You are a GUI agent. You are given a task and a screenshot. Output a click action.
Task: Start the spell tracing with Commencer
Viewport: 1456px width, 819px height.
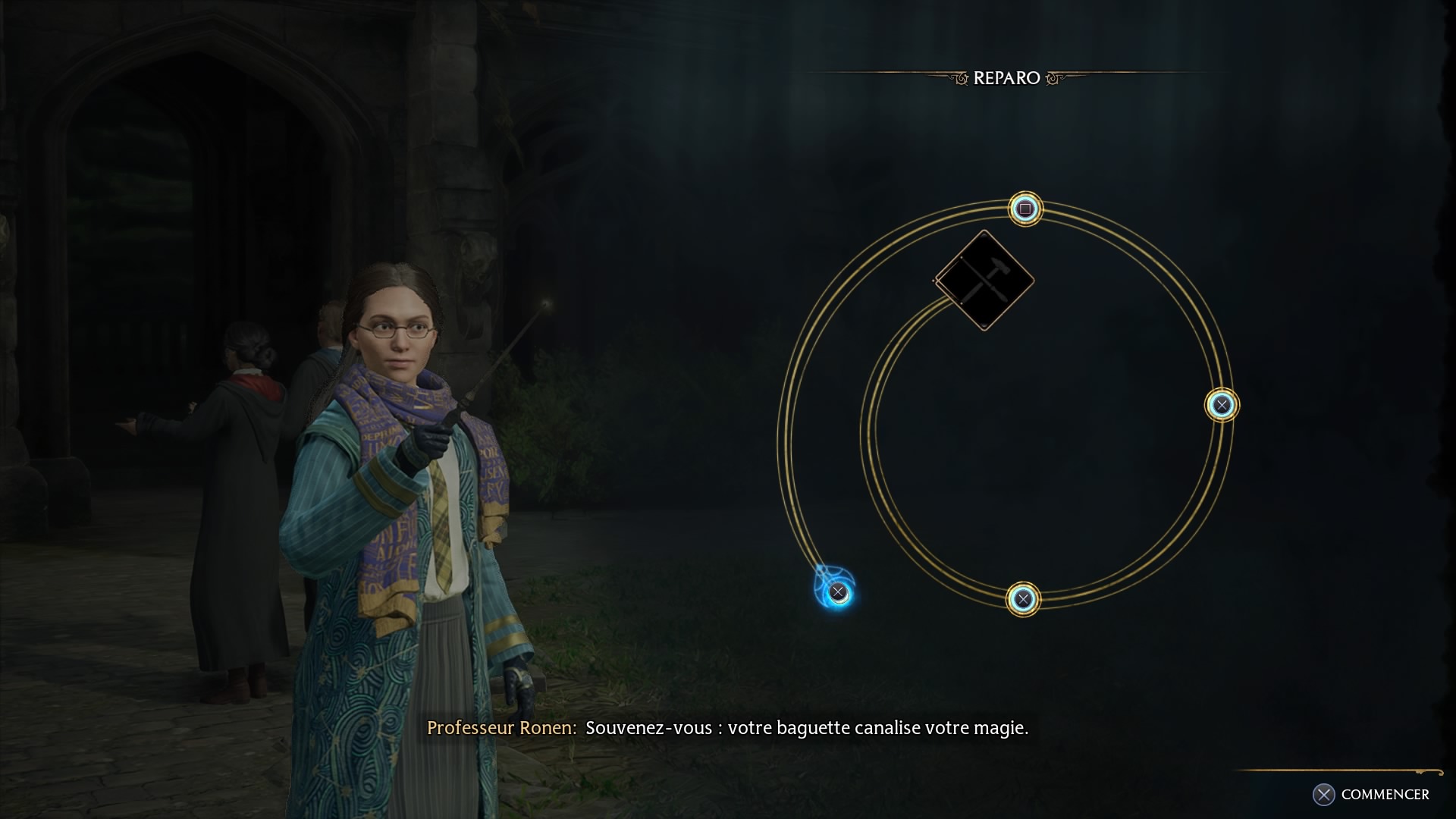[x=1371, y=794]
